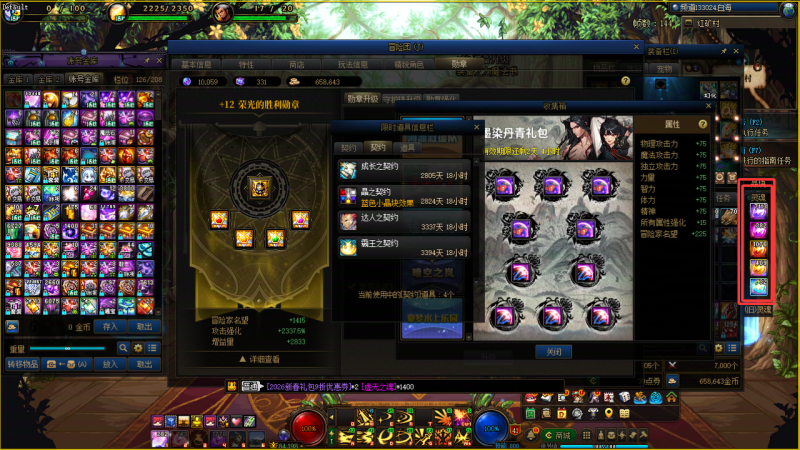Select the 勋章 medal tab

pos(459,63)
